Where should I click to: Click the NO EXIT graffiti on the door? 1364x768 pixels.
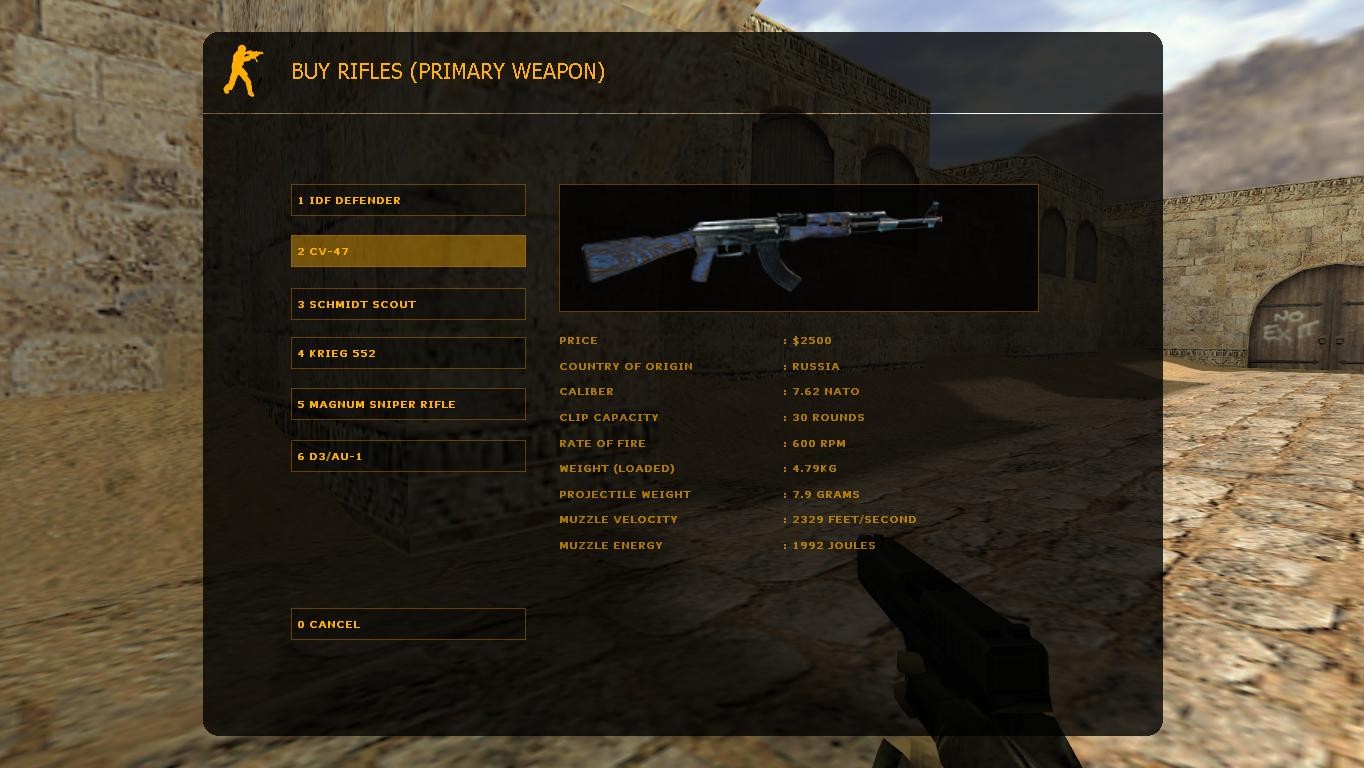point(1291,325)
